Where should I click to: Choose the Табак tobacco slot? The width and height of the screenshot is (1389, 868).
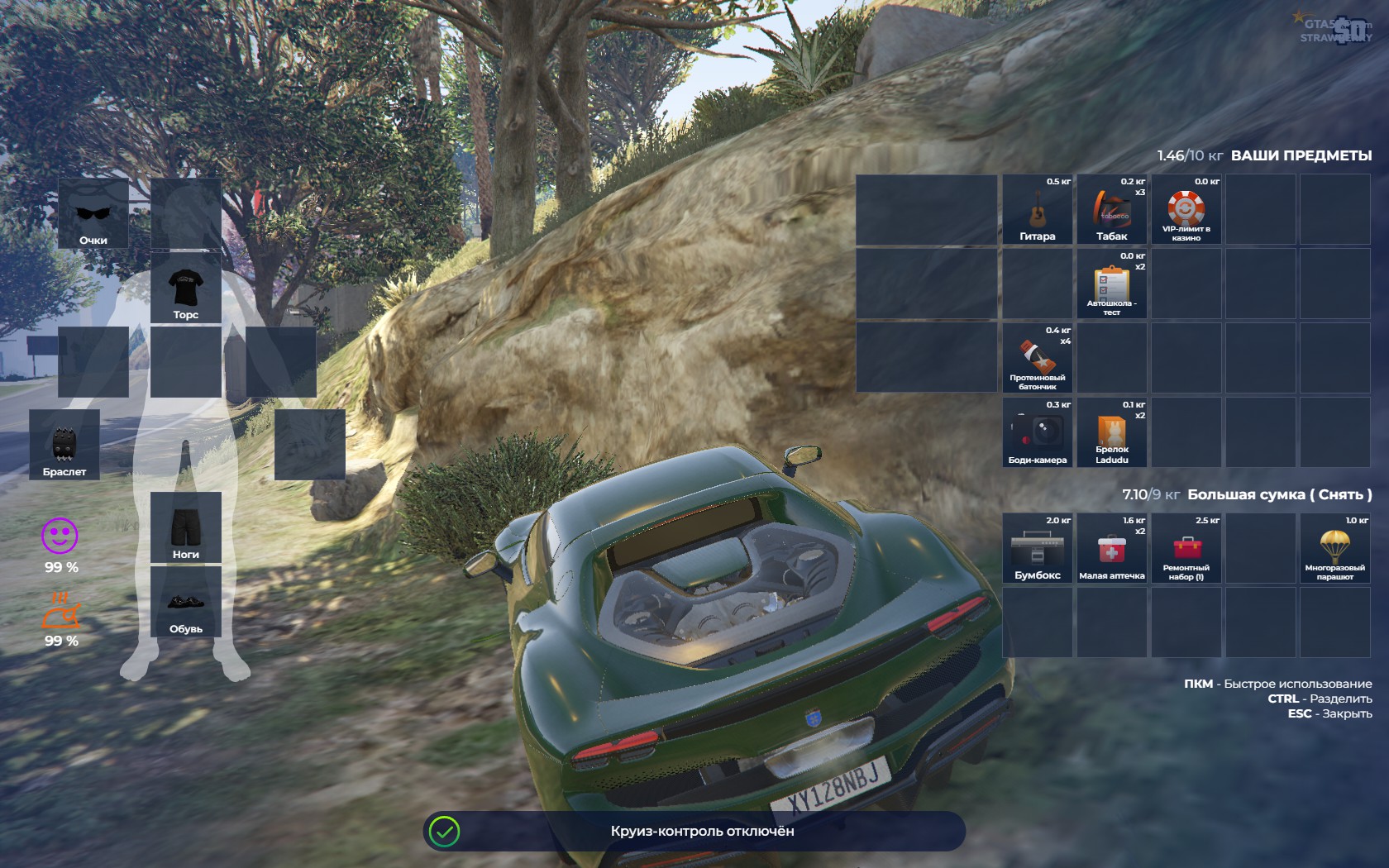(1112, 210)
